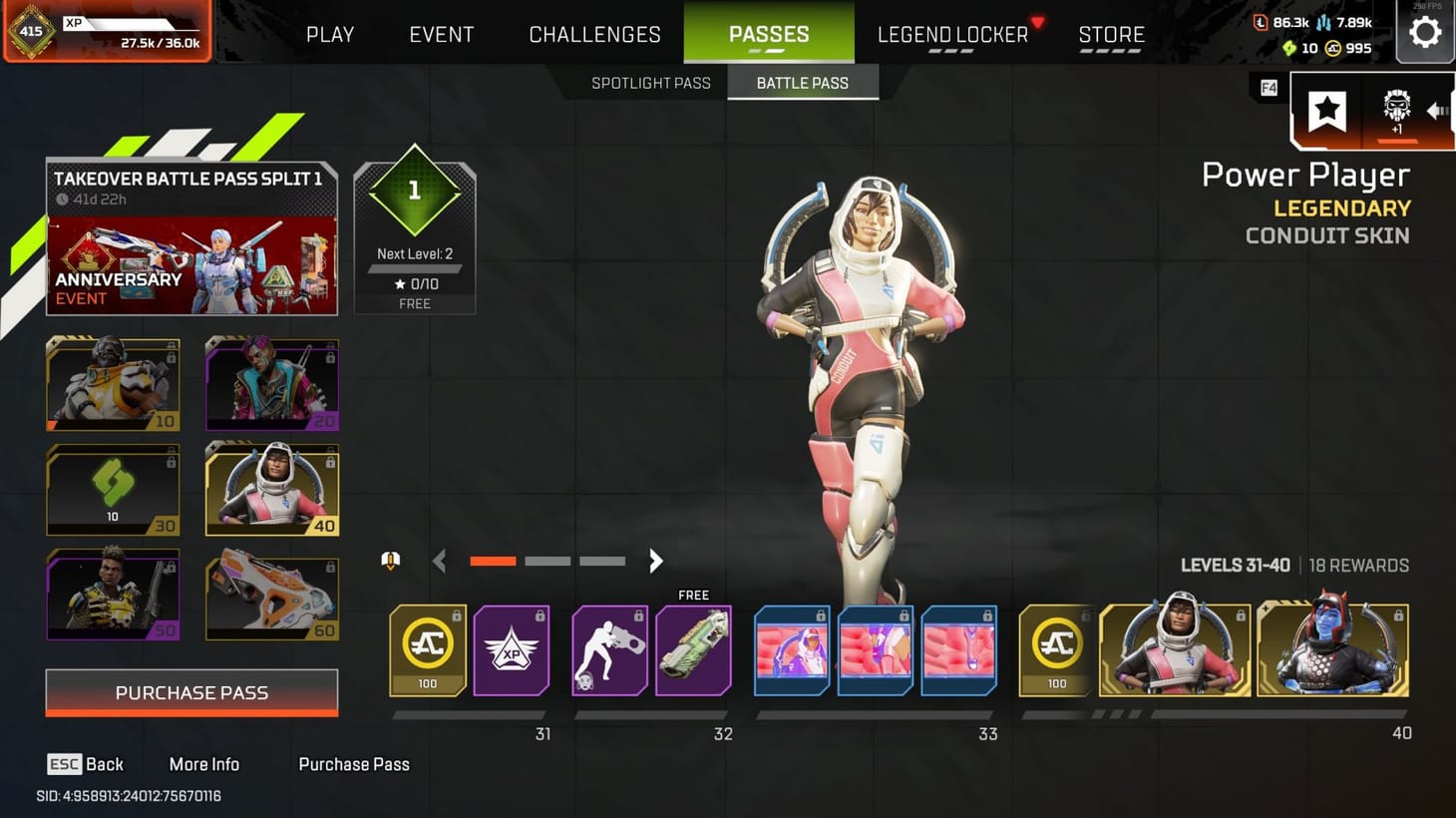The height and width of the screenshot is (818, 1456).
Task: Switch to the Spotlight Pass tab
Action: click(x=651, y=83)
